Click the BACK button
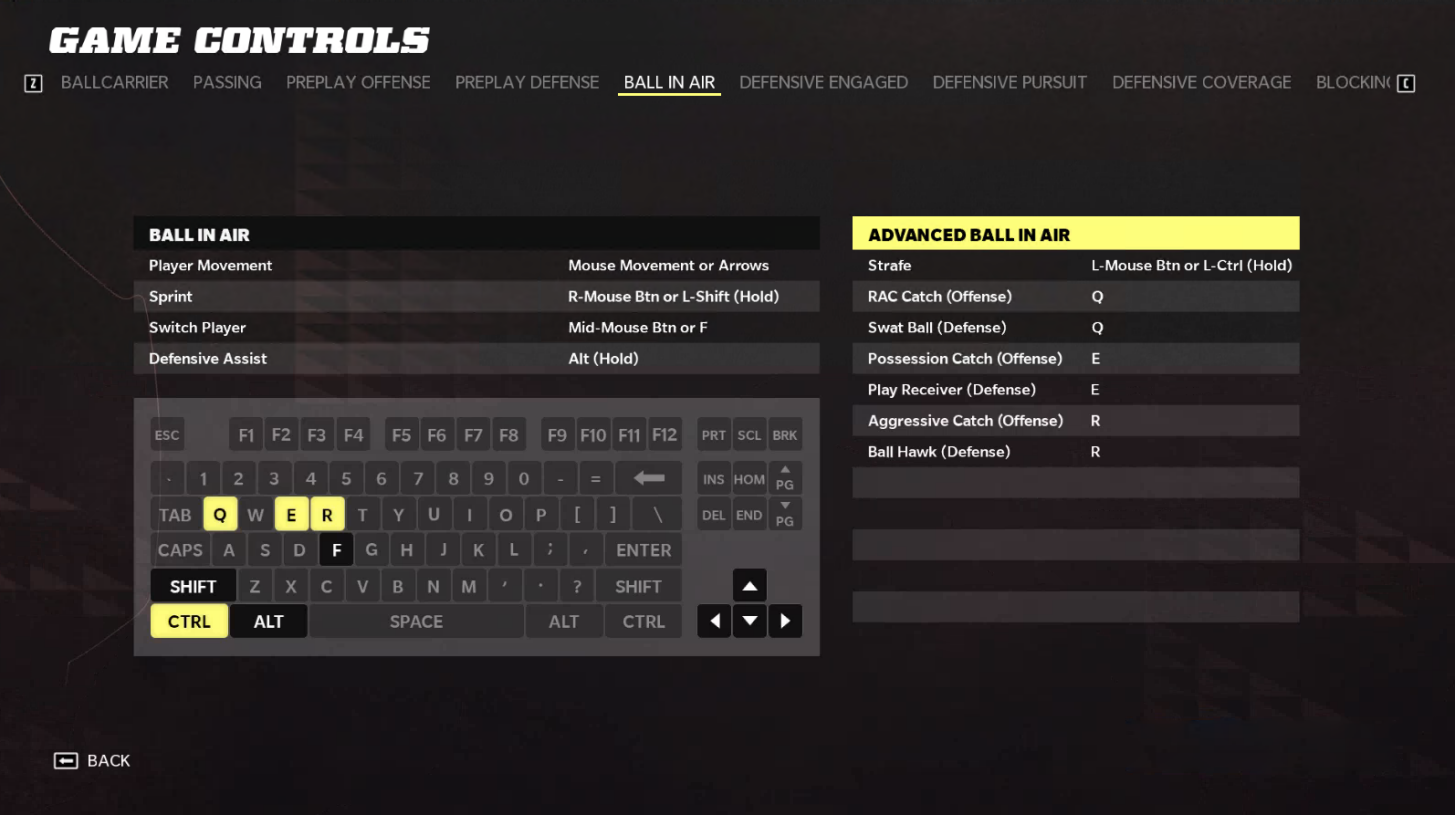The height and width of the screenshot is (815, 1455). click(x=91, y=760)
